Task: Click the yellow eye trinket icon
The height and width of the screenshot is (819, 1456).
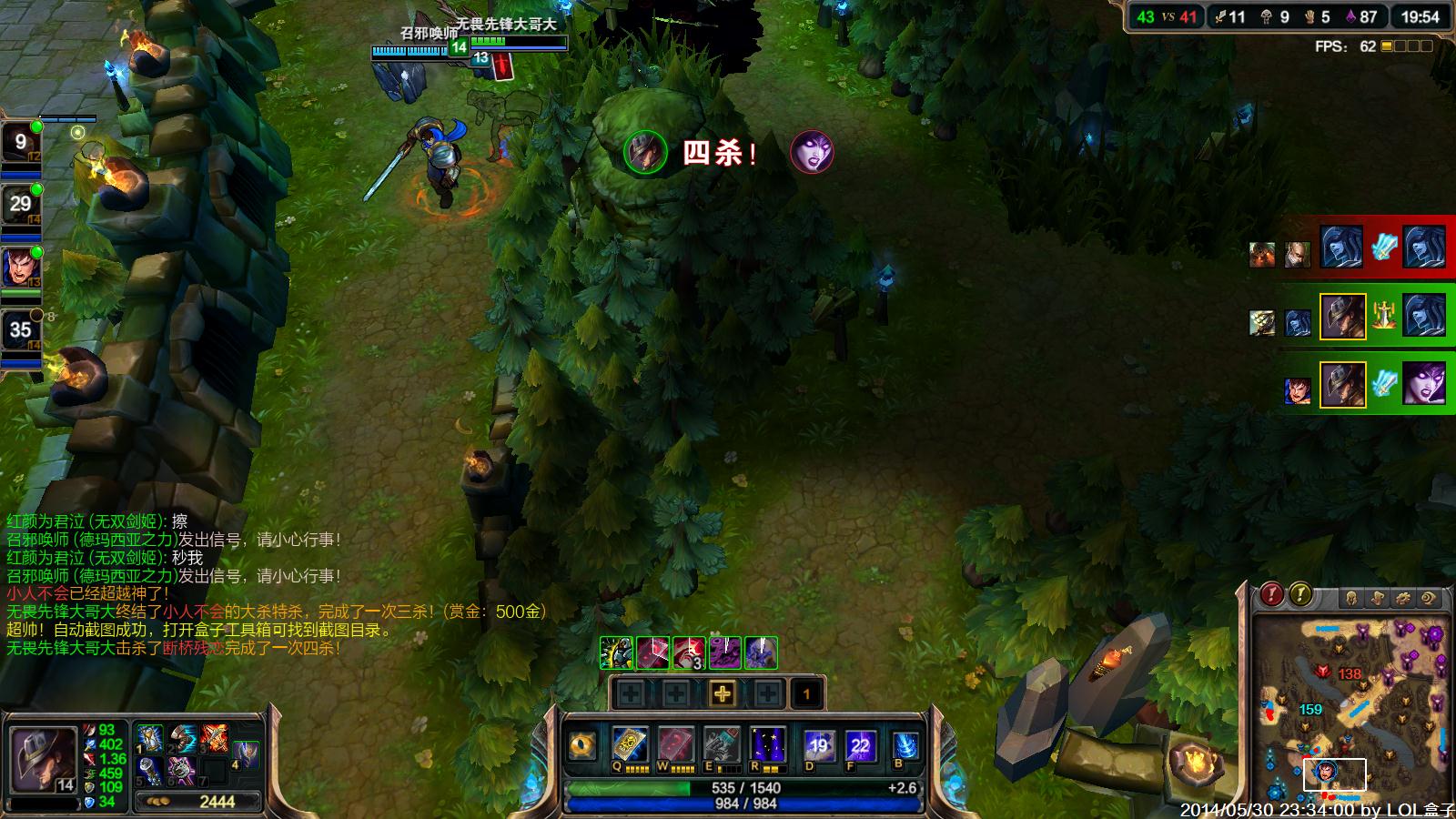Action: (581, 746)
